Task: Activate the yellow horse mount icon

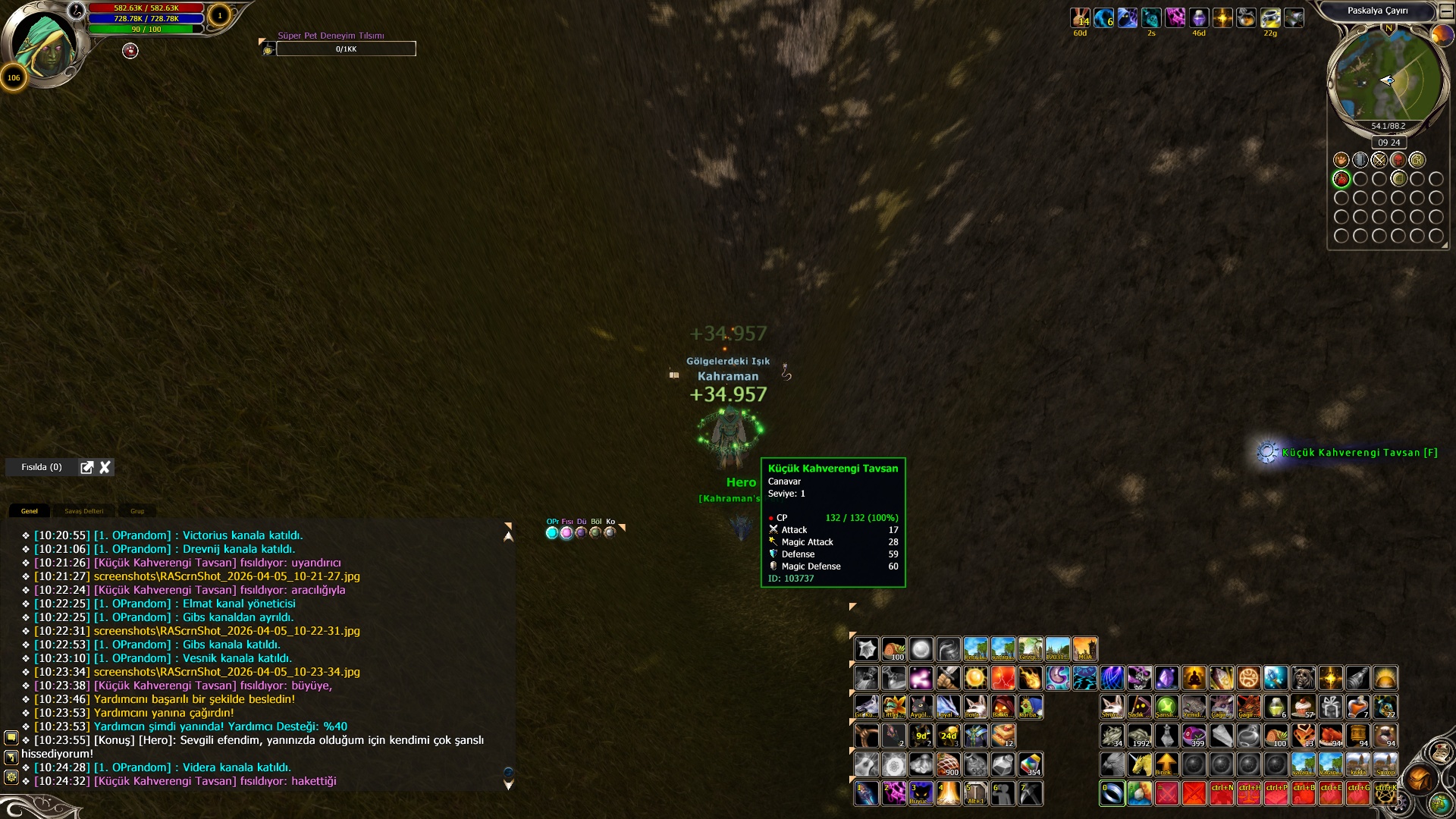Action: [x=1139, y=764]
